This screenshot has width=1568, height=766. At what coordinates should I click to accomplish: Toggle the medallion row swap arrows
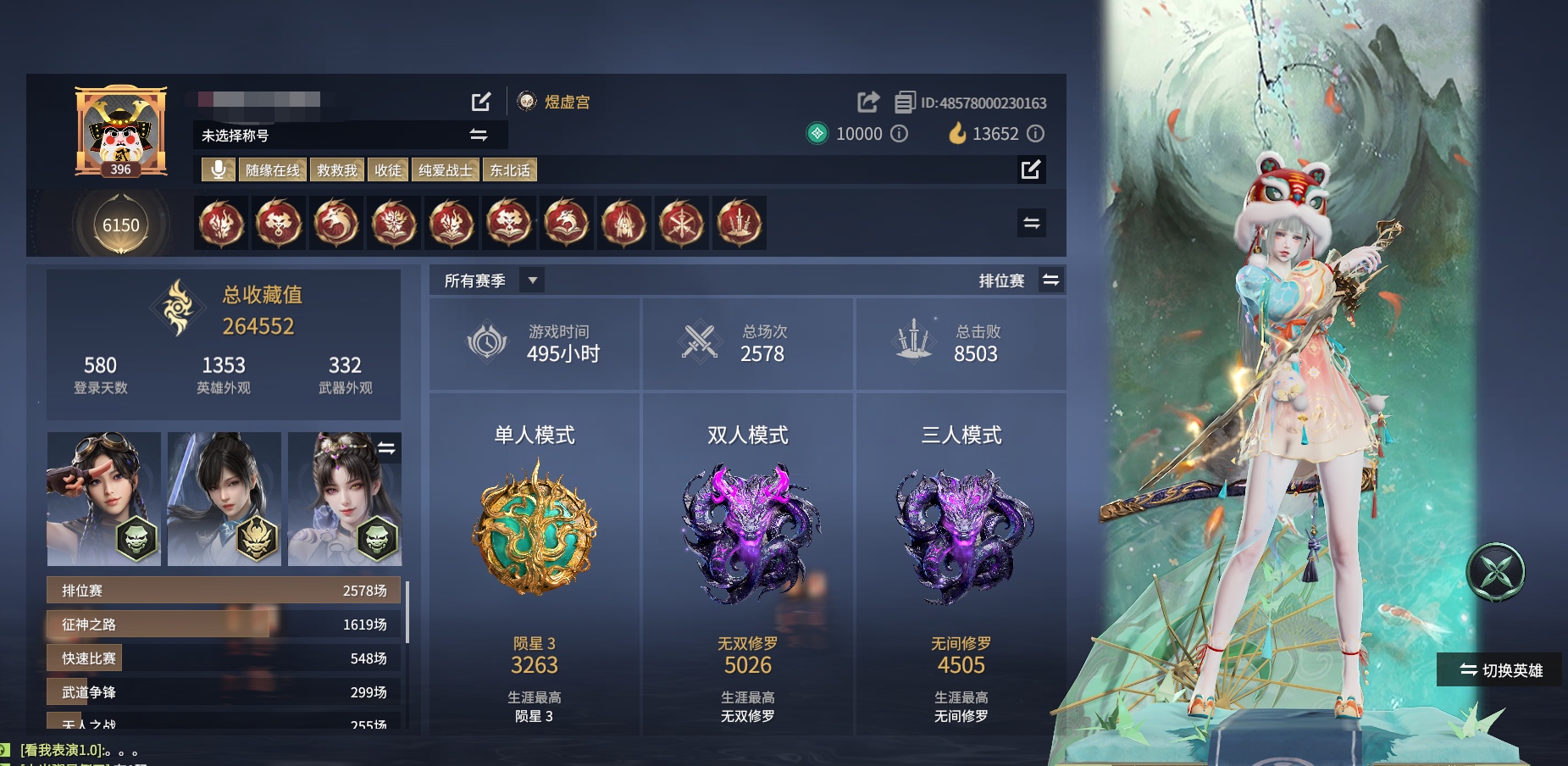pos(1032,225)
